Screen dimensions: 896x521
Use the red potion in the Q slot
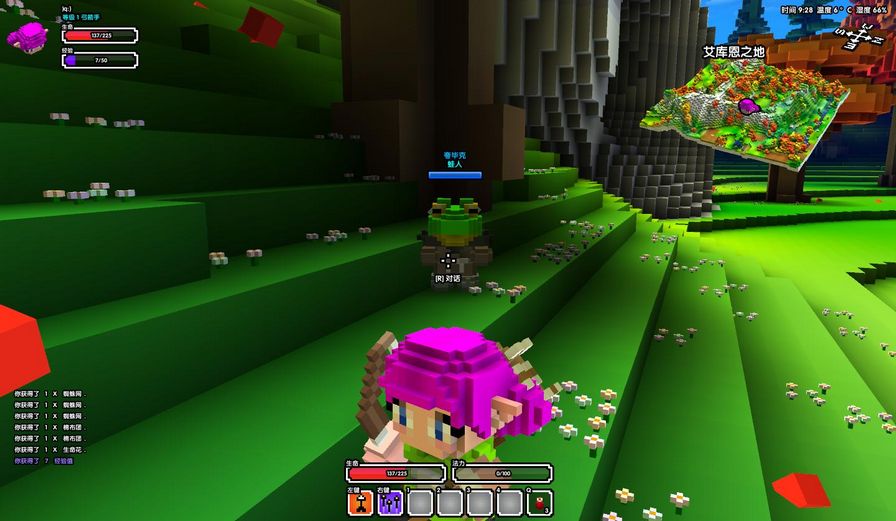pos(540,502)
